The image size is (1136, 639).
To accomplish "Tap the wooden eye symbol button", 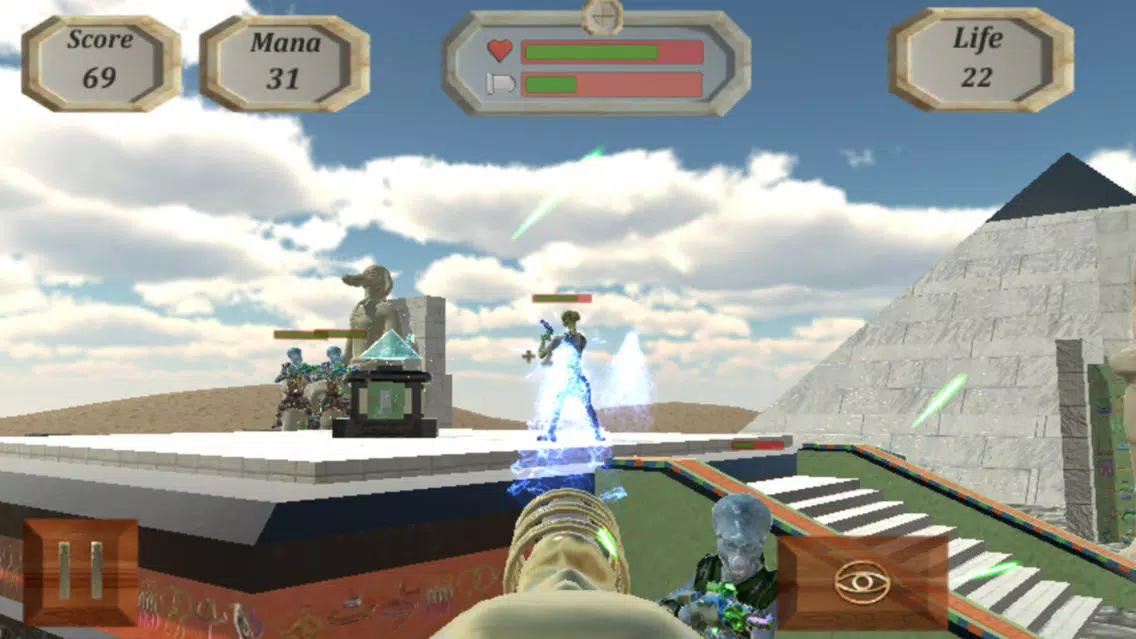I will (862, 582).
